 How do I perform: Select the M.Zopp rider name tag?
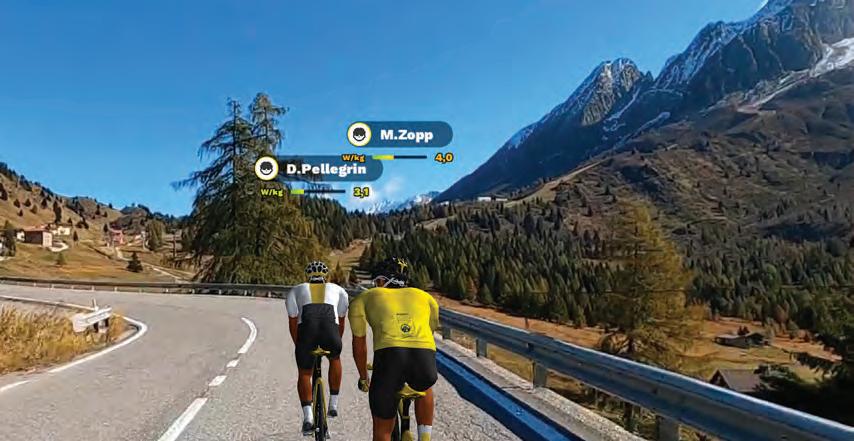click(400, 134)
